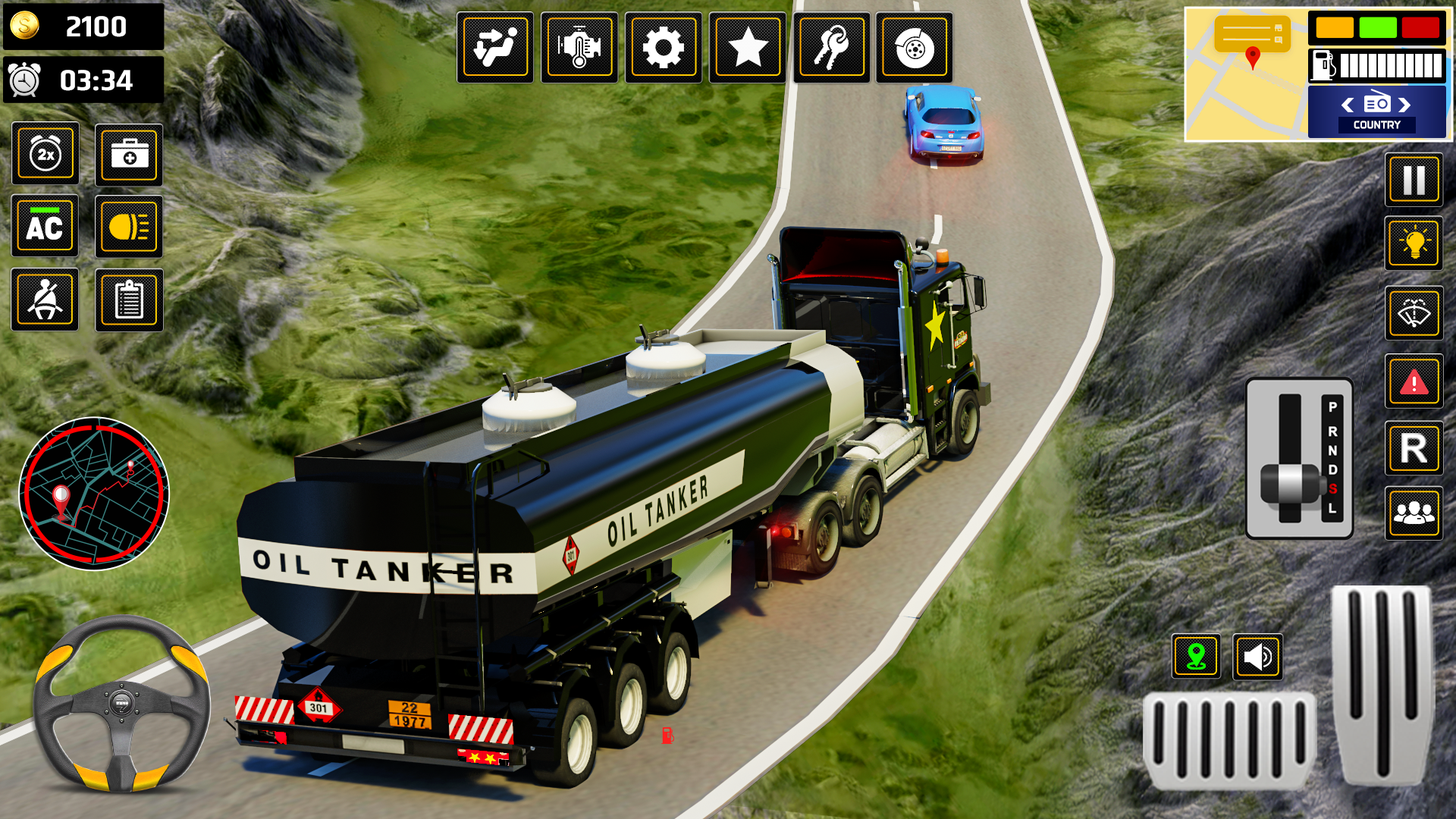The width and height of the screenshot is (1456, 819).
Task: Open the clipboard task list
Action: click(129, 300)
